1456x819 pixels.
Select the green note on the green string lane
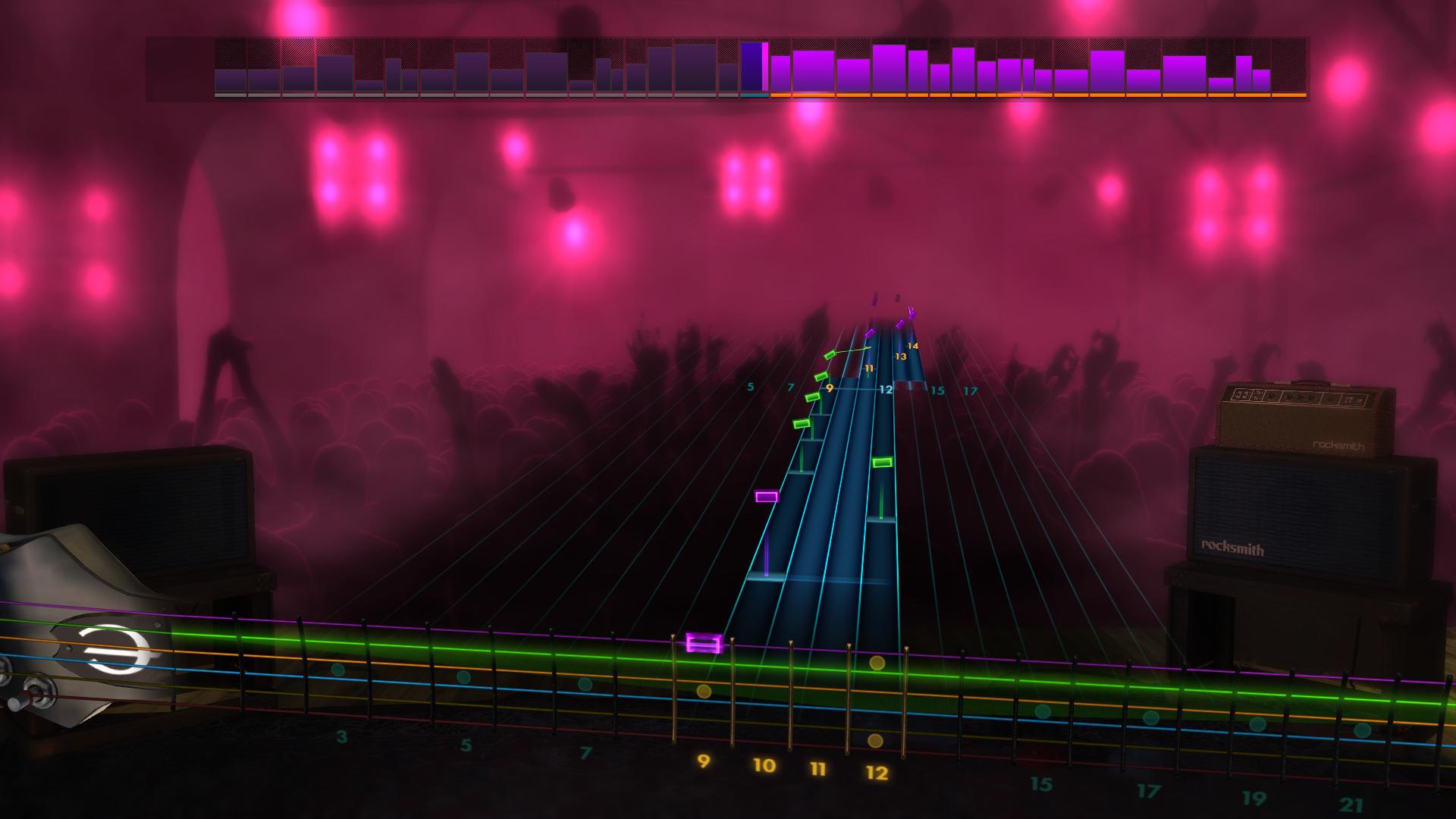pos(882,461)
